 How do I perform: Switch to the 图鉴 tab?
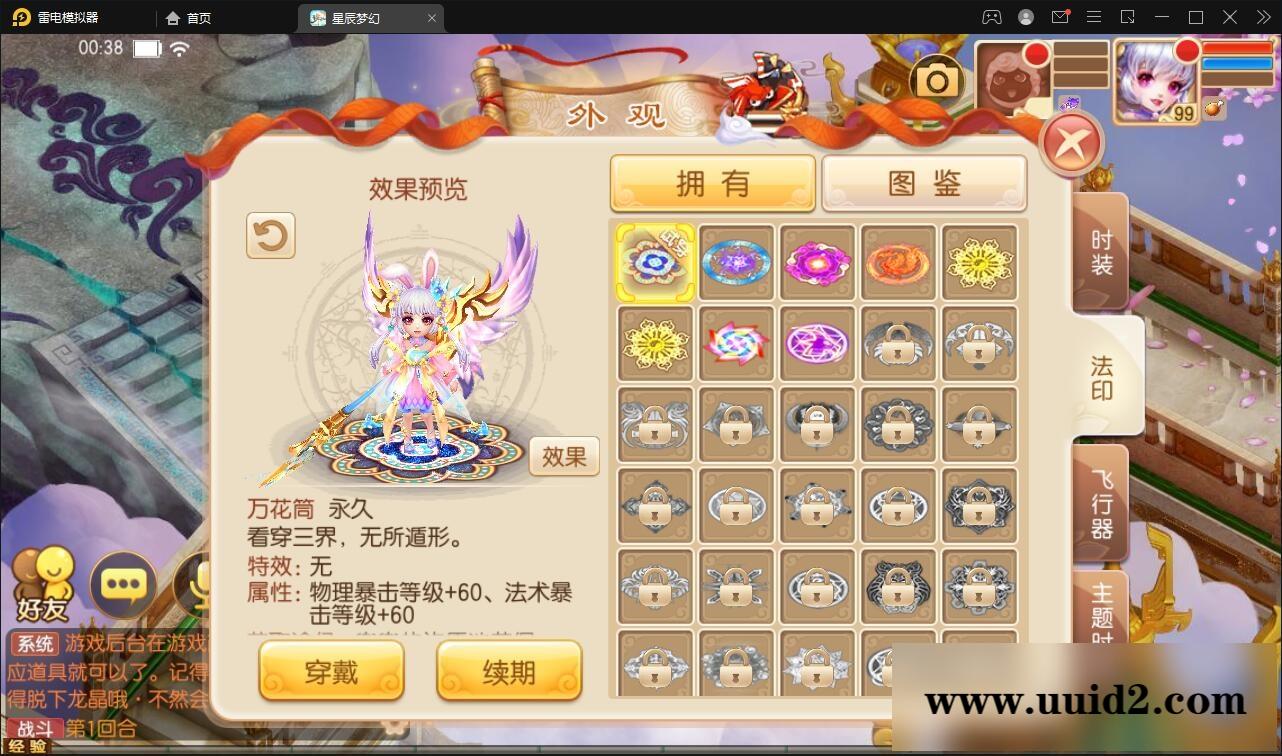point(923,183)
